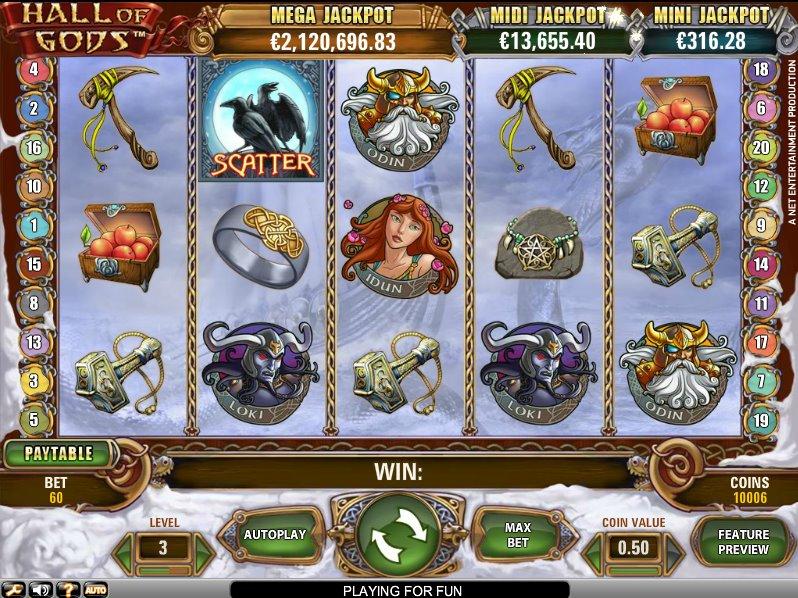This screenshot has height=598, width=798.
Task: Place the Max Bet
Action: click(x=517, y=535)
